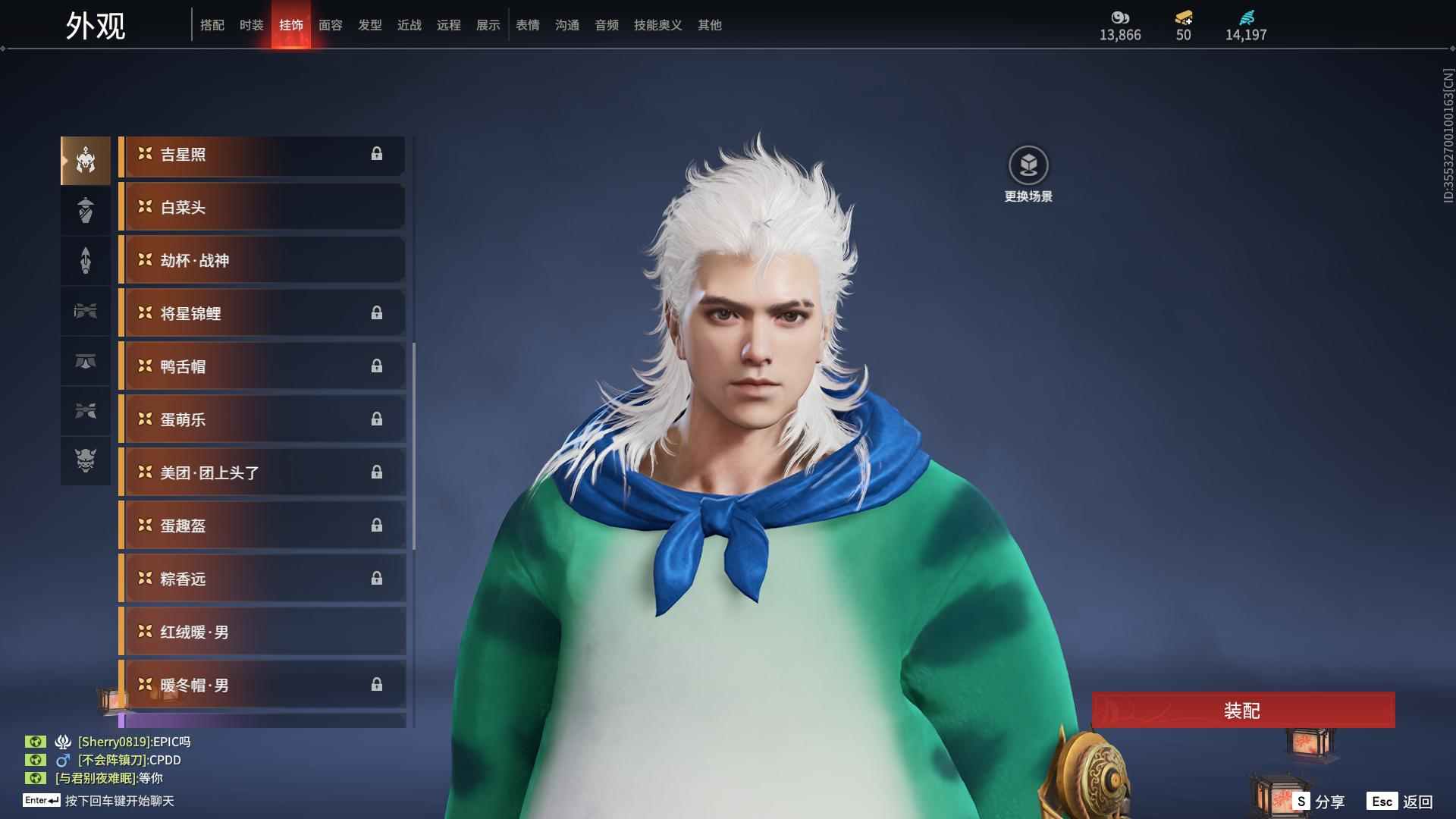Pick the 红绒暖·男 accessory
Image resolution: width=1456 pixels, height=819 pixels.
click(x=262, y=632)
